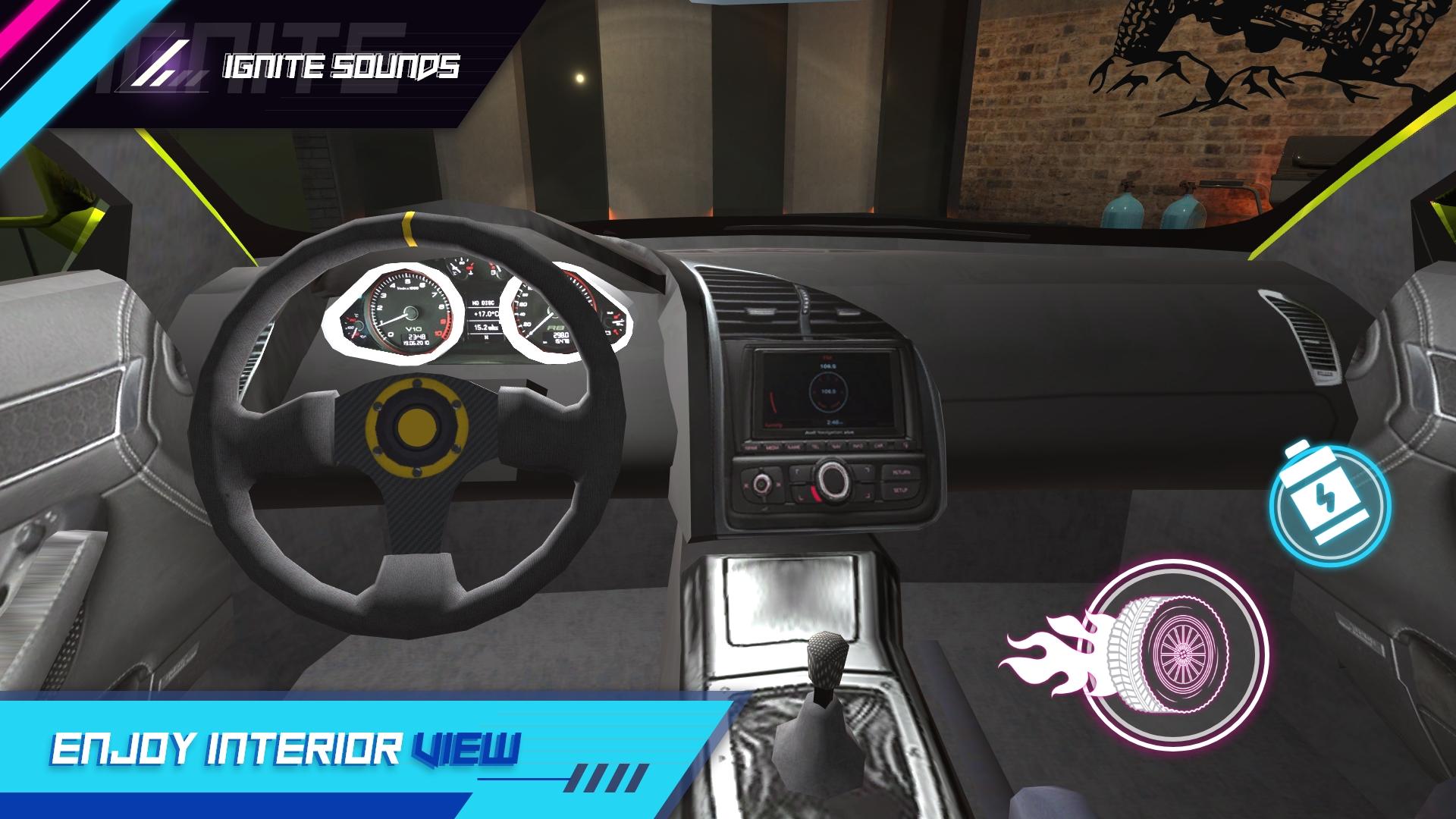1456x819 pixels.
Task: Toggle the RADIO source button
Action: coord(751,446)
